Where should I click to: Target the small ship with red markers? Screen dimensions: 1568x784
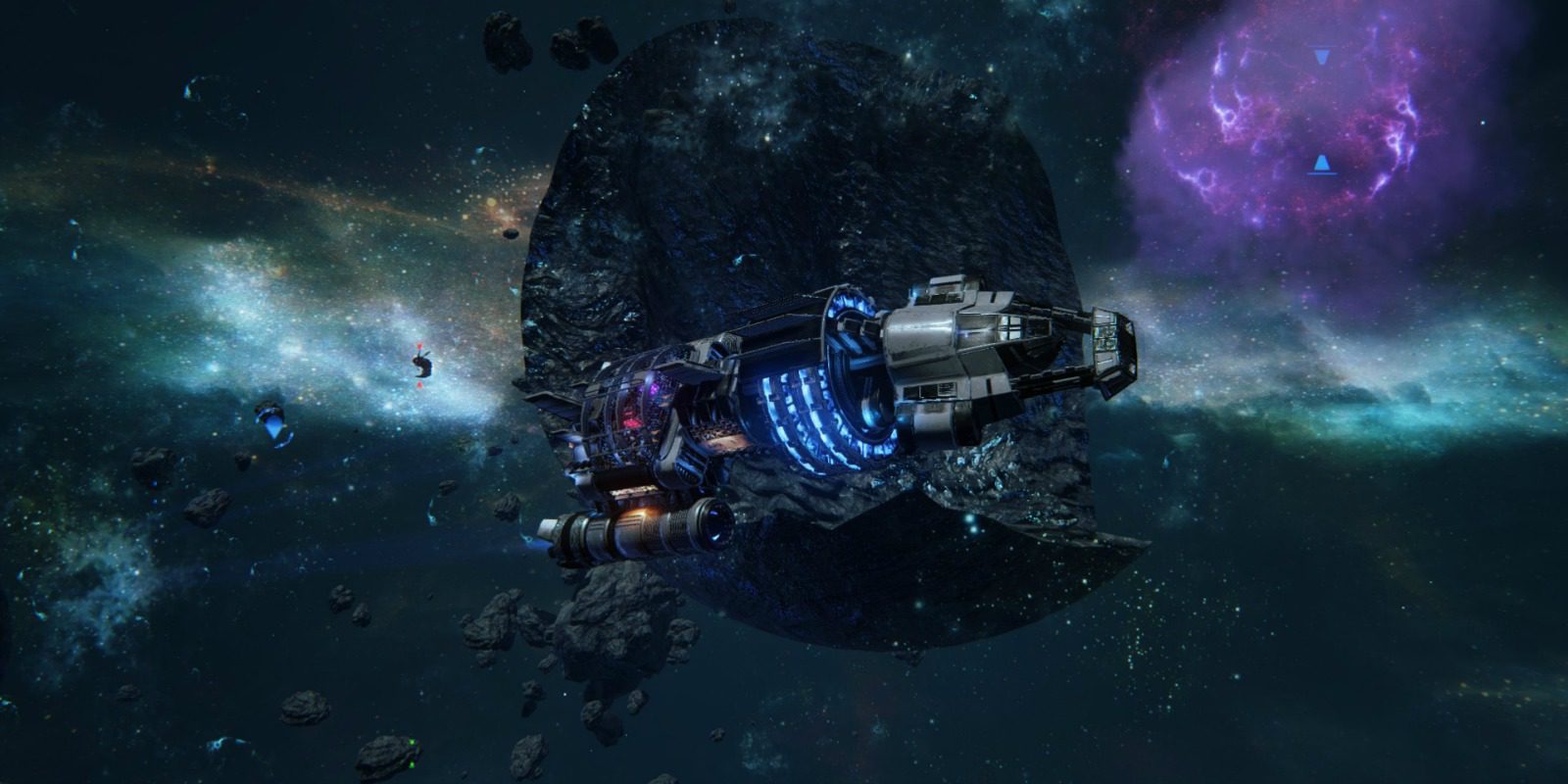click(x=421, y=366)
